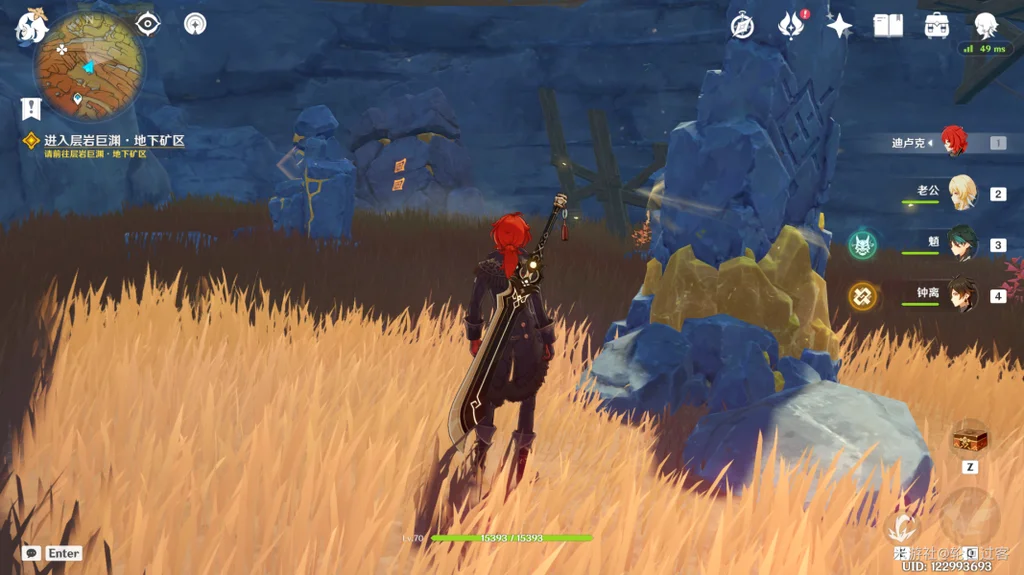Open the Paimon menu
Screen dimensions: 1024x575
point(30,26)
